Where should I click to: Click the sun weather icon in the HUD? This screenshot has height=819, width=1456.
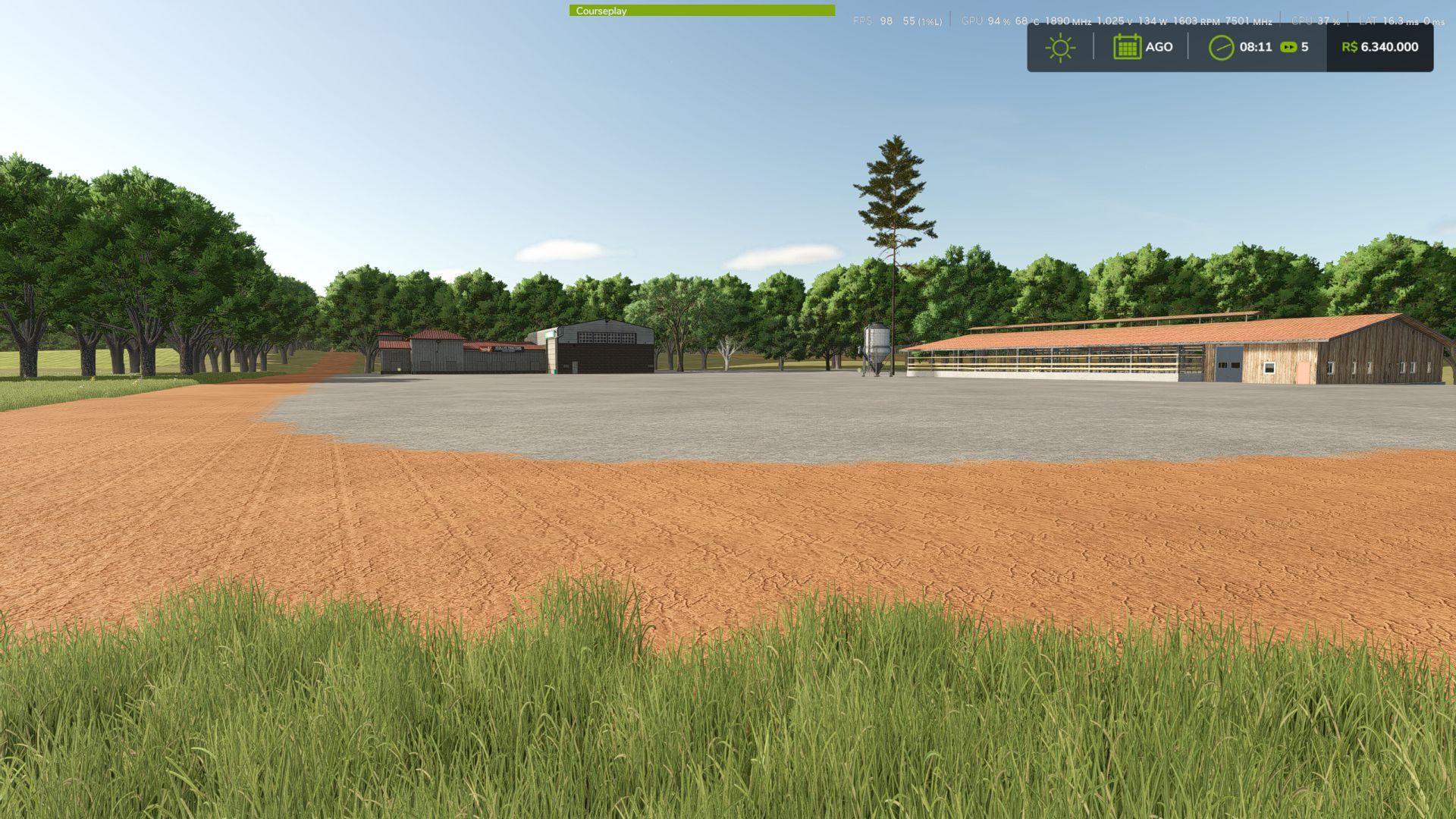(1060, 47)
